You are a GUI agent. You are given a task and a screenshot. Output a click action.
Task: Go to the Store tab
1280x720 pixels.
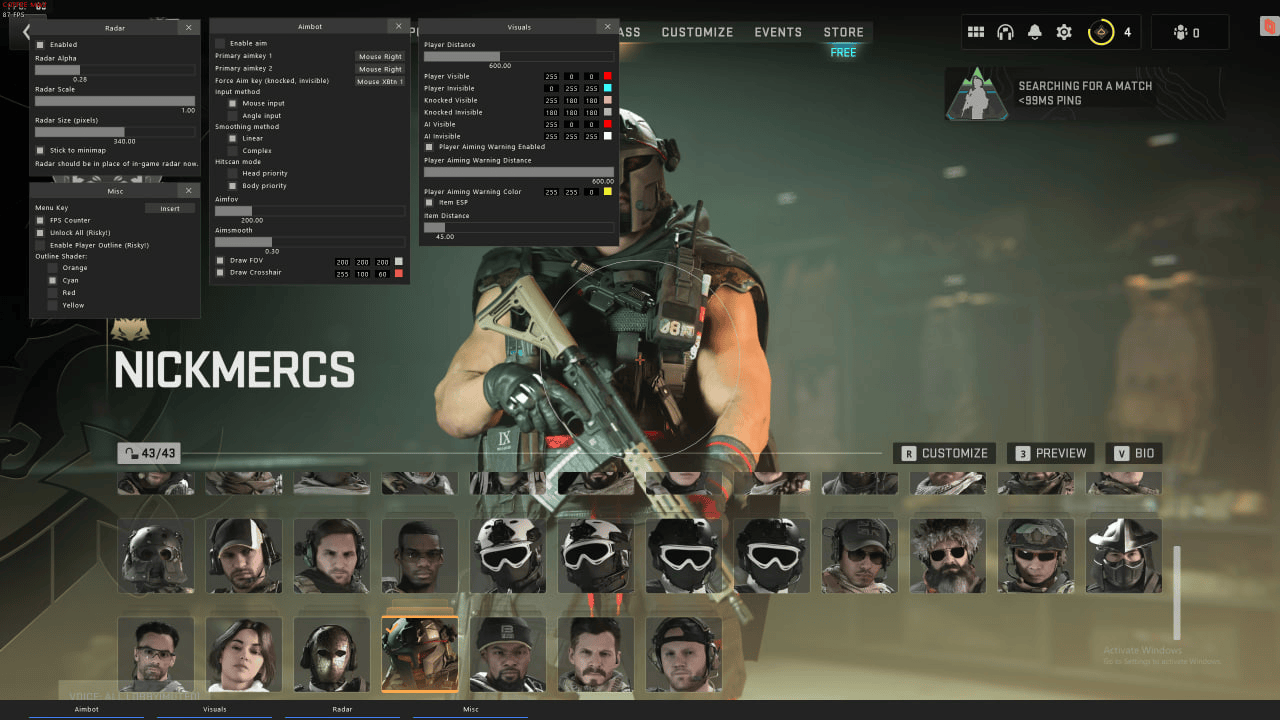point(843,32)
